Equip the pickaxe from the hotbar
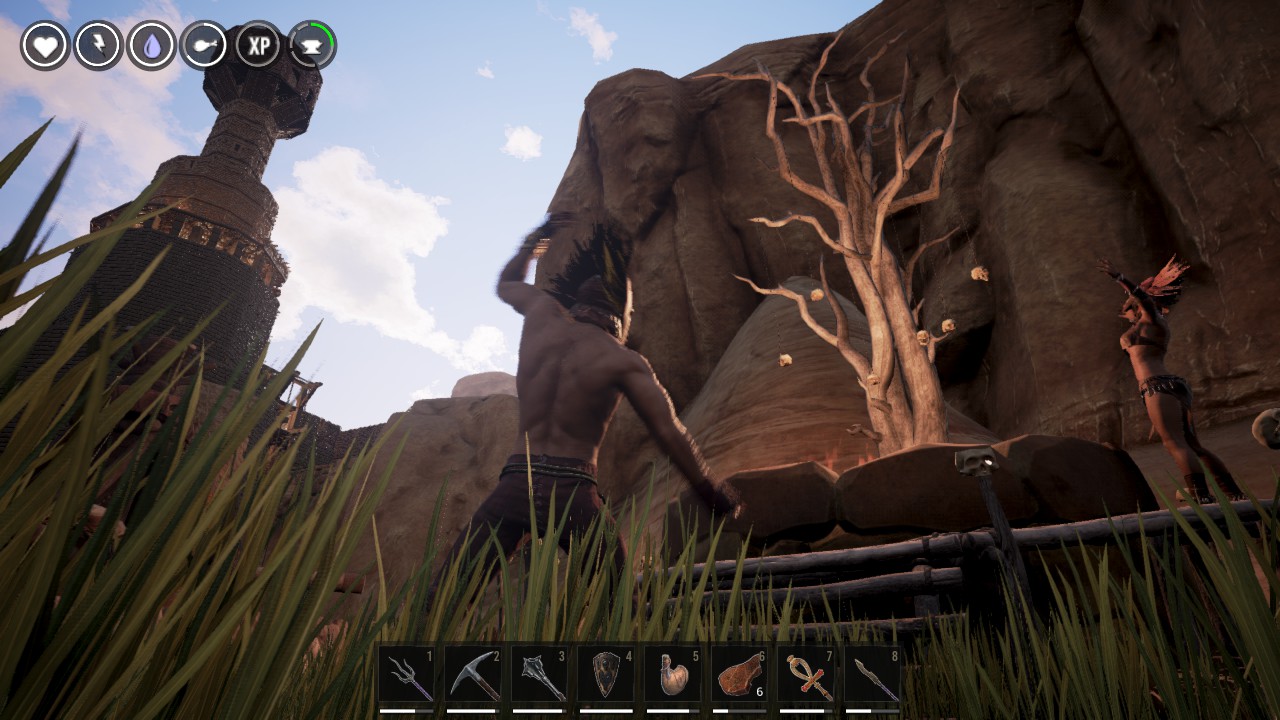The width and height of the screenshot is (1280, 720). [x=473, y=677]
